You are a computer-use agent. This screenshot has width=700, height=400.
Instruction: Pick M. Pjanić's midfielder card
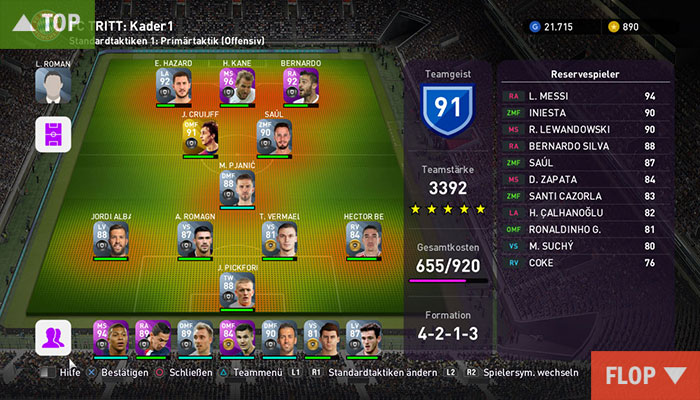236,188
